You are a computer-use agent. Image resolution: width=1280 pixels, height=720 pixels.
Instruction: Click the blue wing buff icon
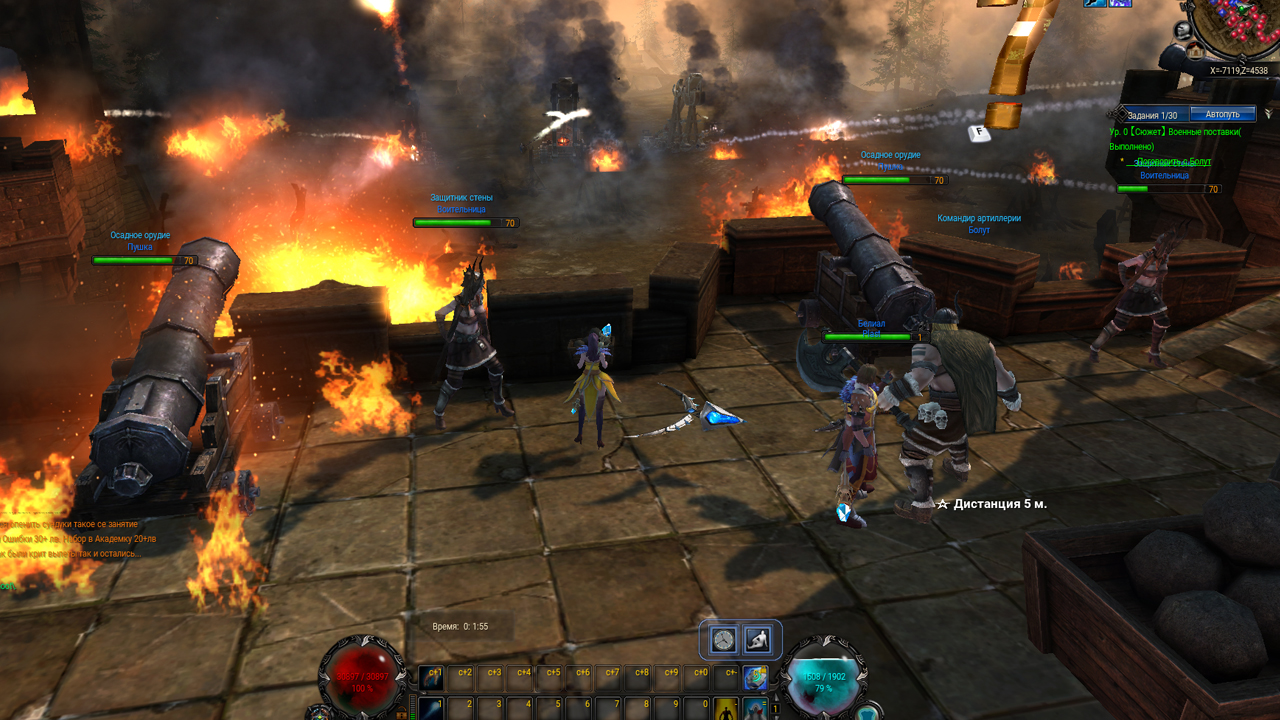click(x=1095, y=3)
